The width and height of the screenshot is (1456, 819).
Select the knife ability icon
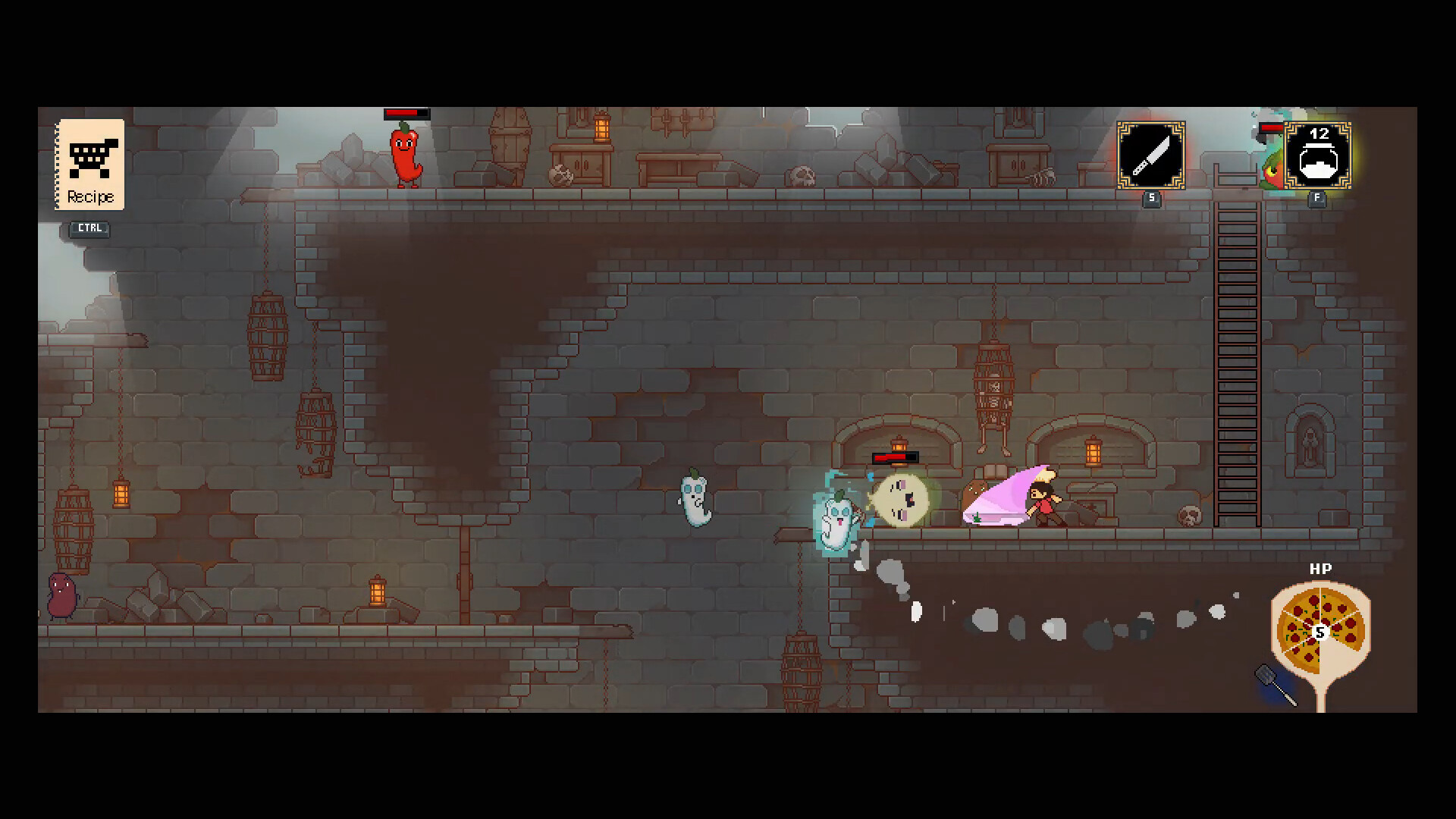pyautogui.click(x=1150, y=155)
